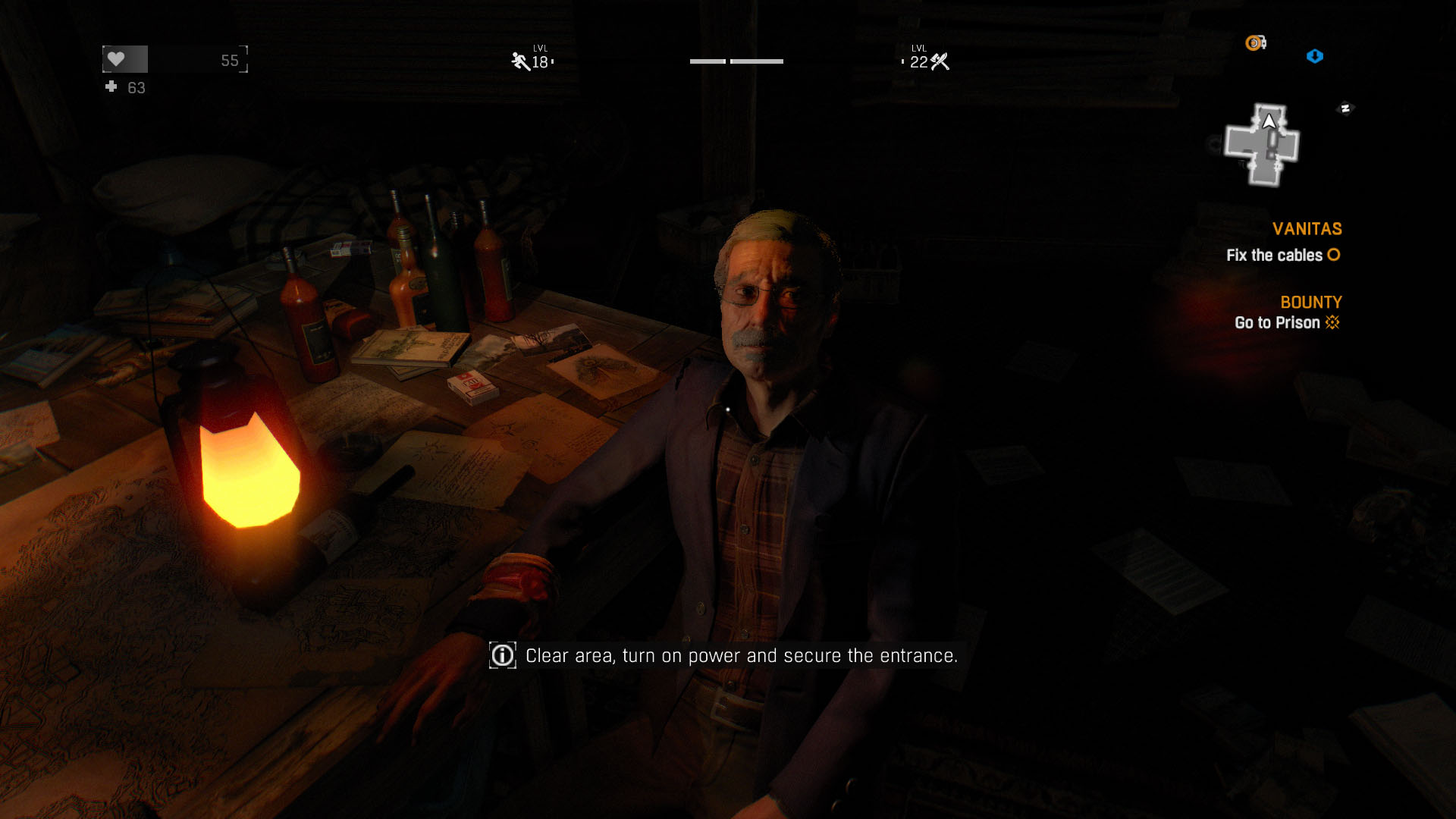Screen dimensions: 1456x819
Task: Click the power level crossed-tools icon
Action: click(940, 61)
